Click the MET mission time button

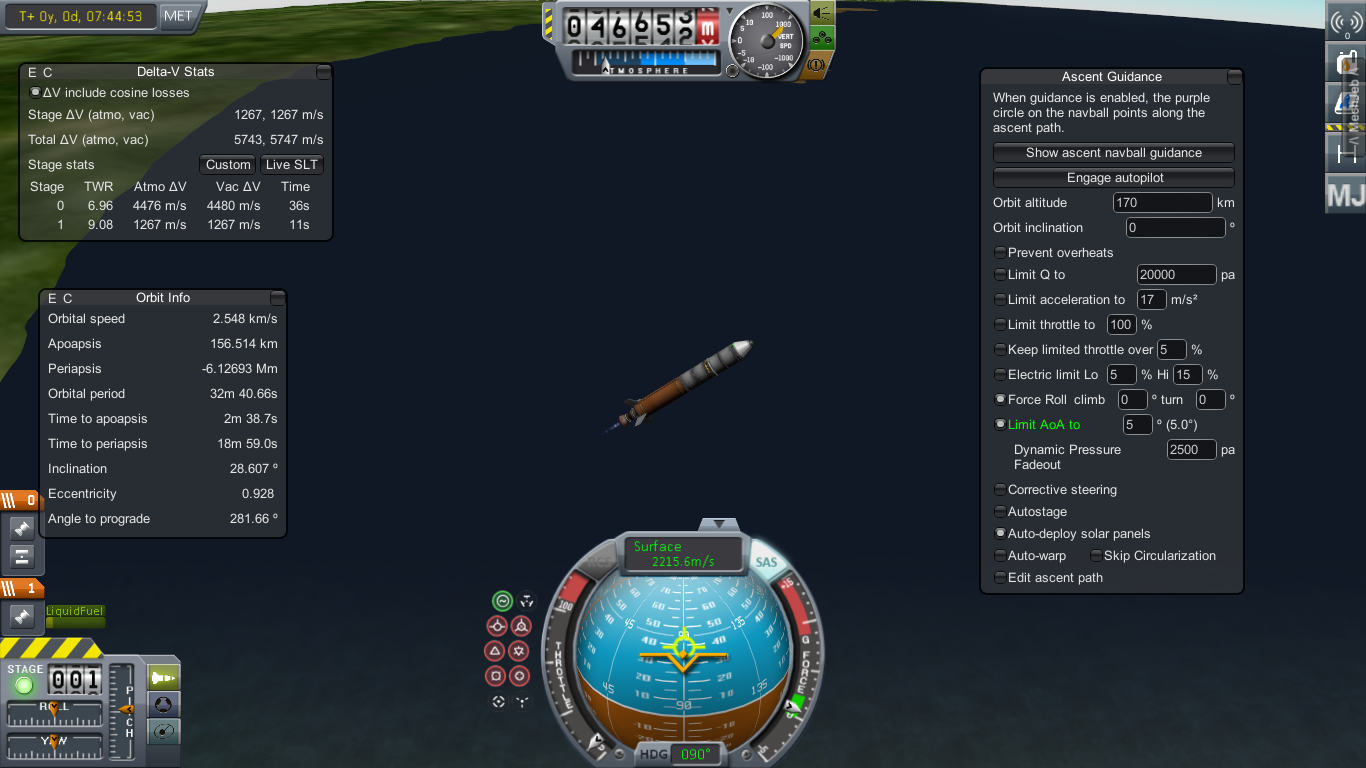click(178, 16)
